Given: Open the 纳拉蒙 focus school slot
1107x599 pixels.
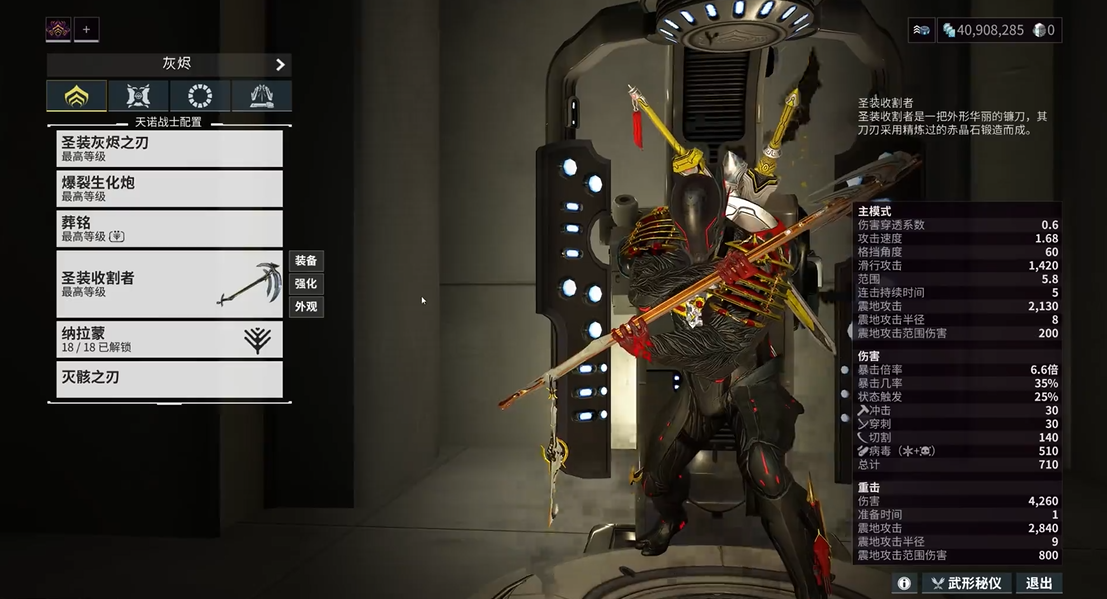Looking at the screenshot, I should 169,339.
